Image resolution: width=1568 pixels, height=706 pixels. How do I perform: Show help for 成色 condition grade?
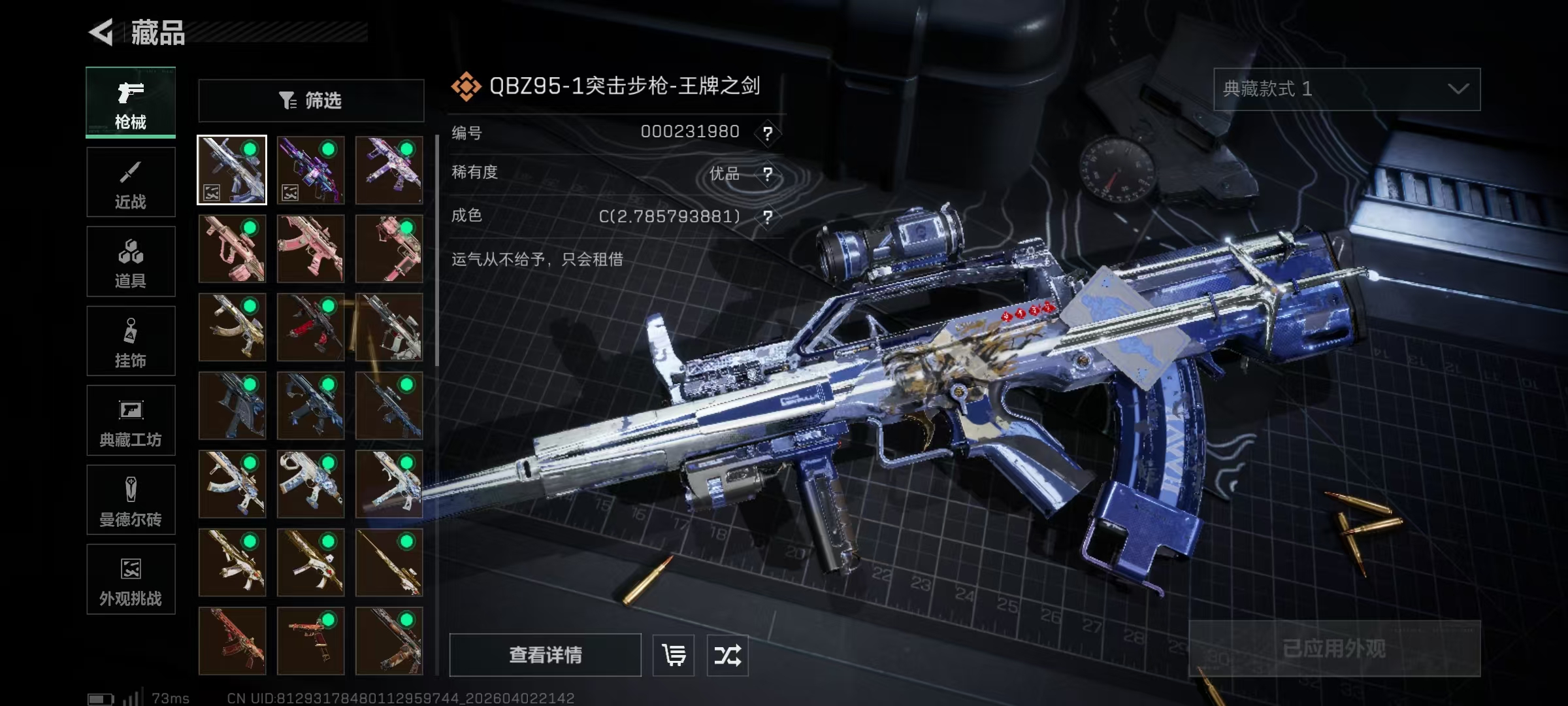768,216
